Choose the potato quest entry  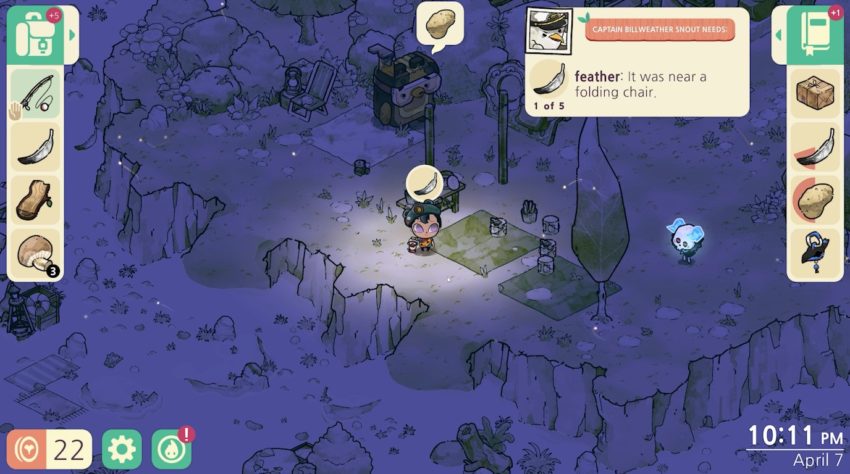point(815,200)
